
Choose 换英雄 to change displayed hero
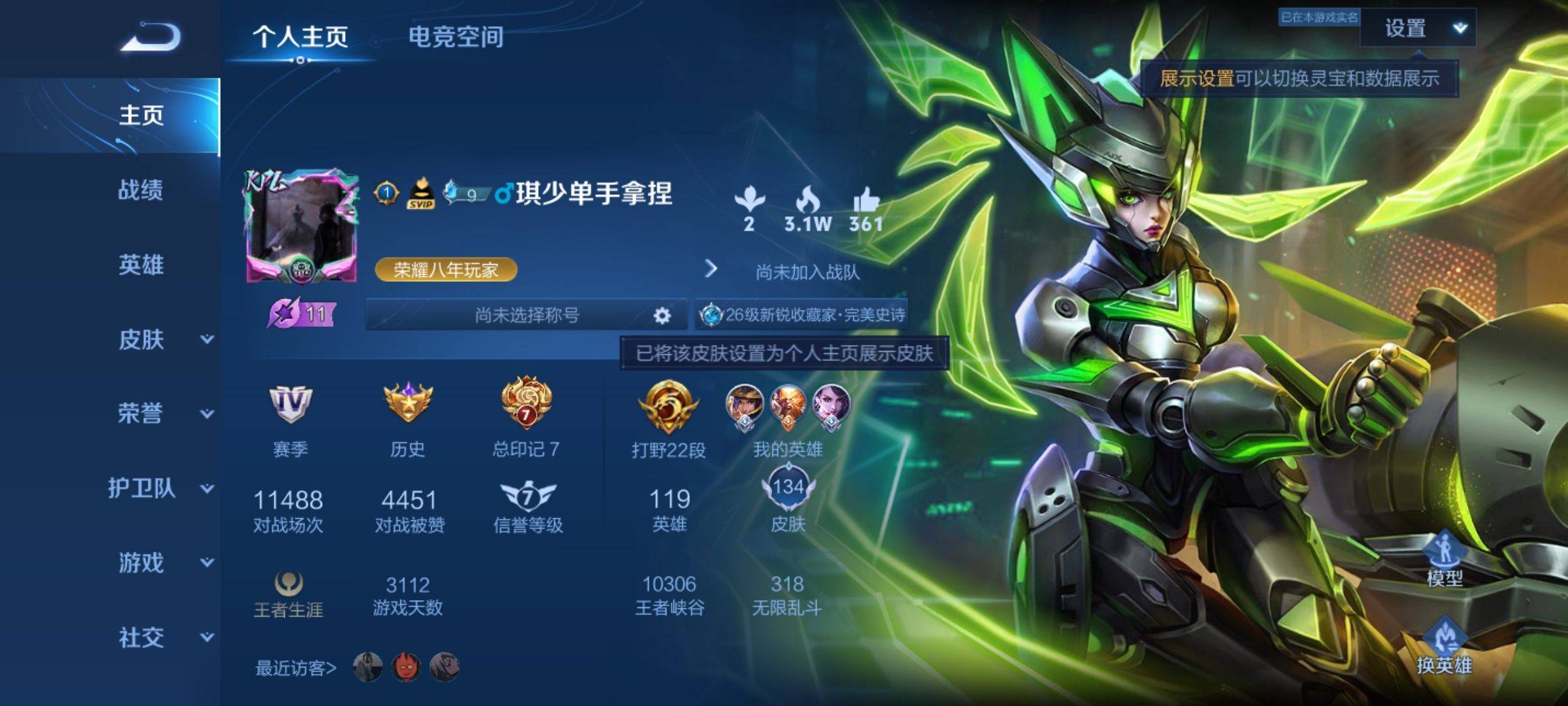tap(1444, 647)
